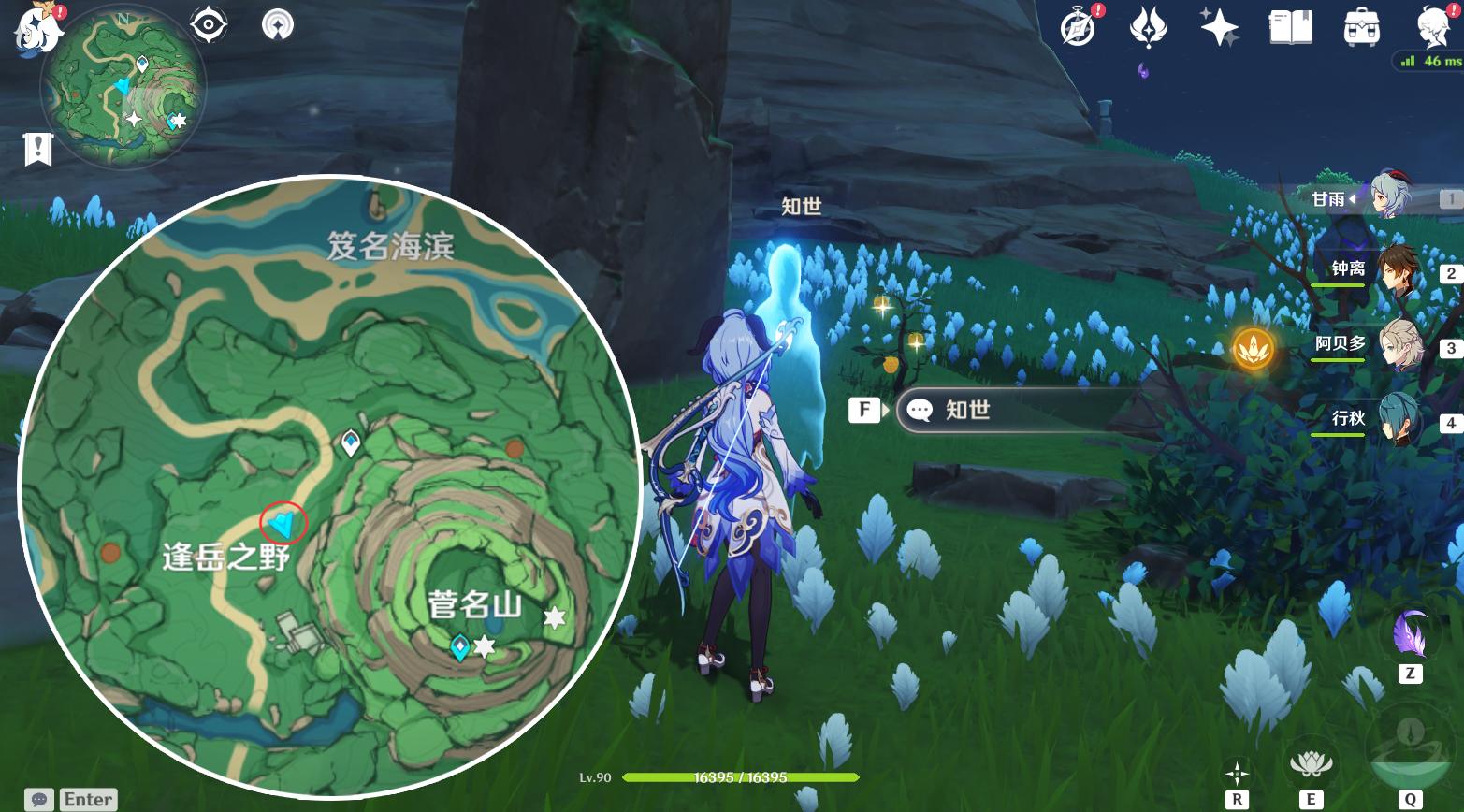Open the Events overview timer icon

(x=1076, y=28)
